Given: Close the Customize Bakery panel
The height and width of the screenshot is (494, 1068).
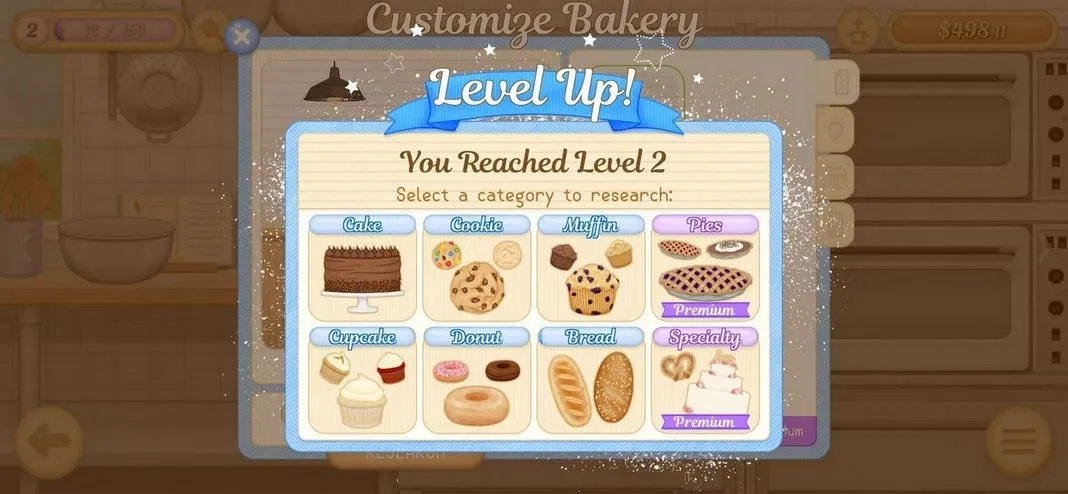Looking at the screenshot, I should click(241, 37).
